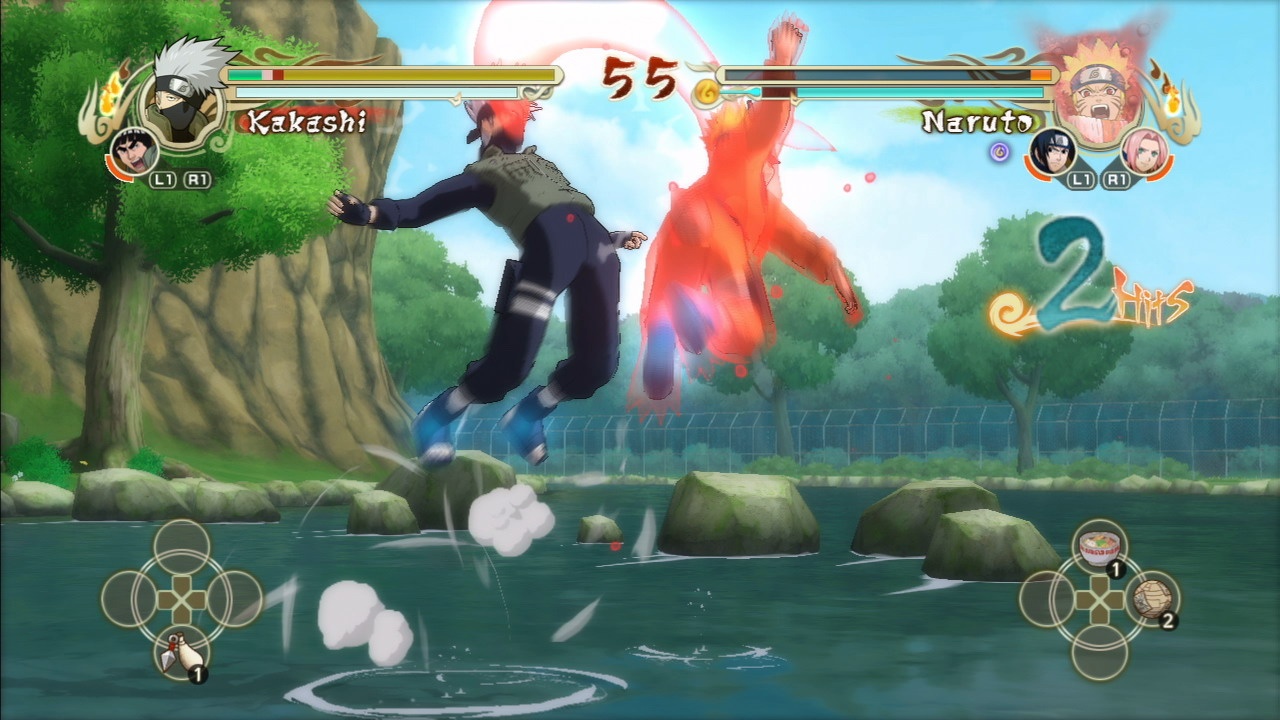Click Naruto's orange health bar
The height and width of the screenshot is (720, 1280).
pos(1040,74)
